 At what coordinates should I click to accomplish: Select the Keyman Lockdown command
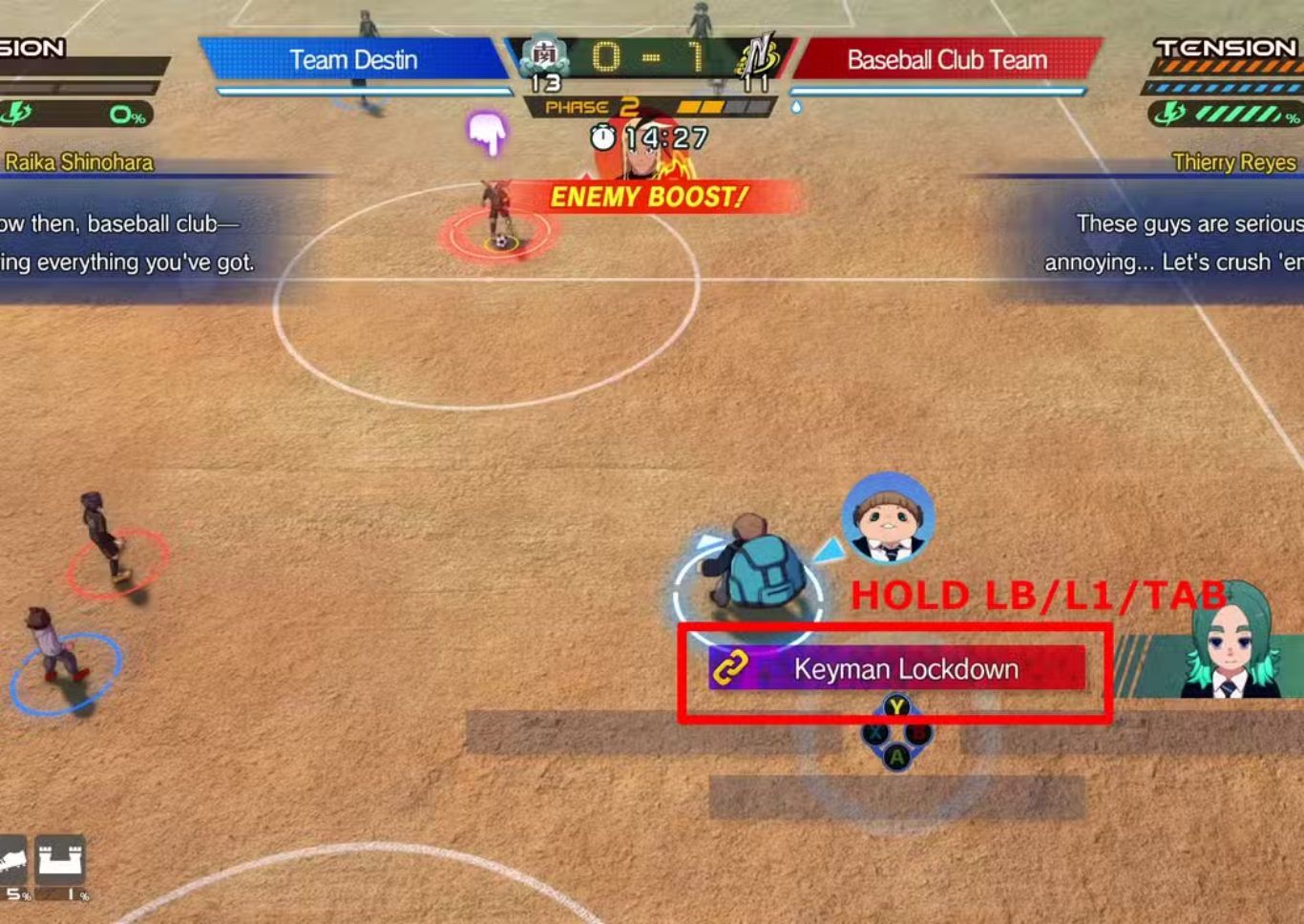pyautogui.click(x=896, y=669)
